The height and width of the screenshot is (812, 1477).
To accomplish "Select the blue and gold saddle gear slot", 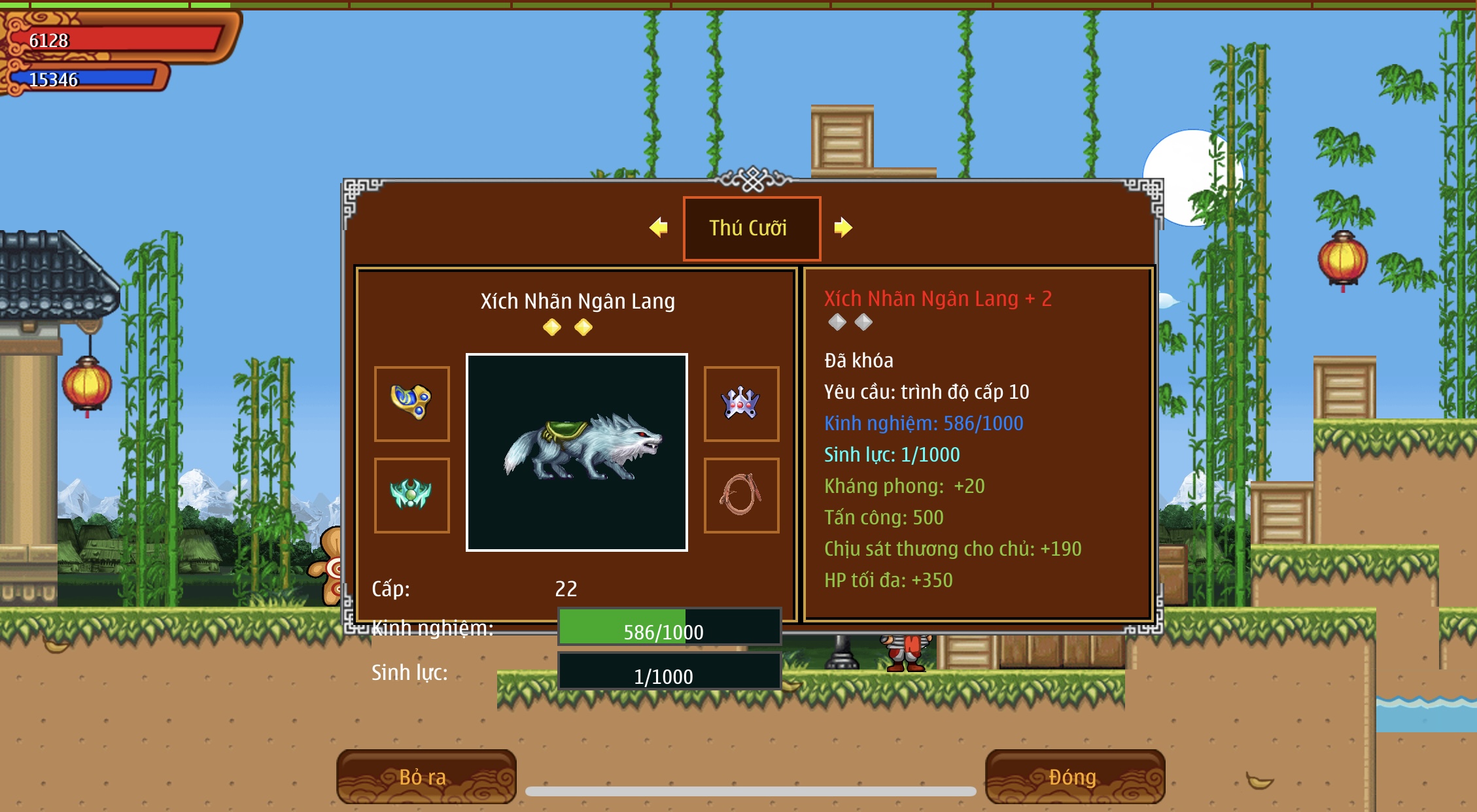I will [x=411, y=403].
